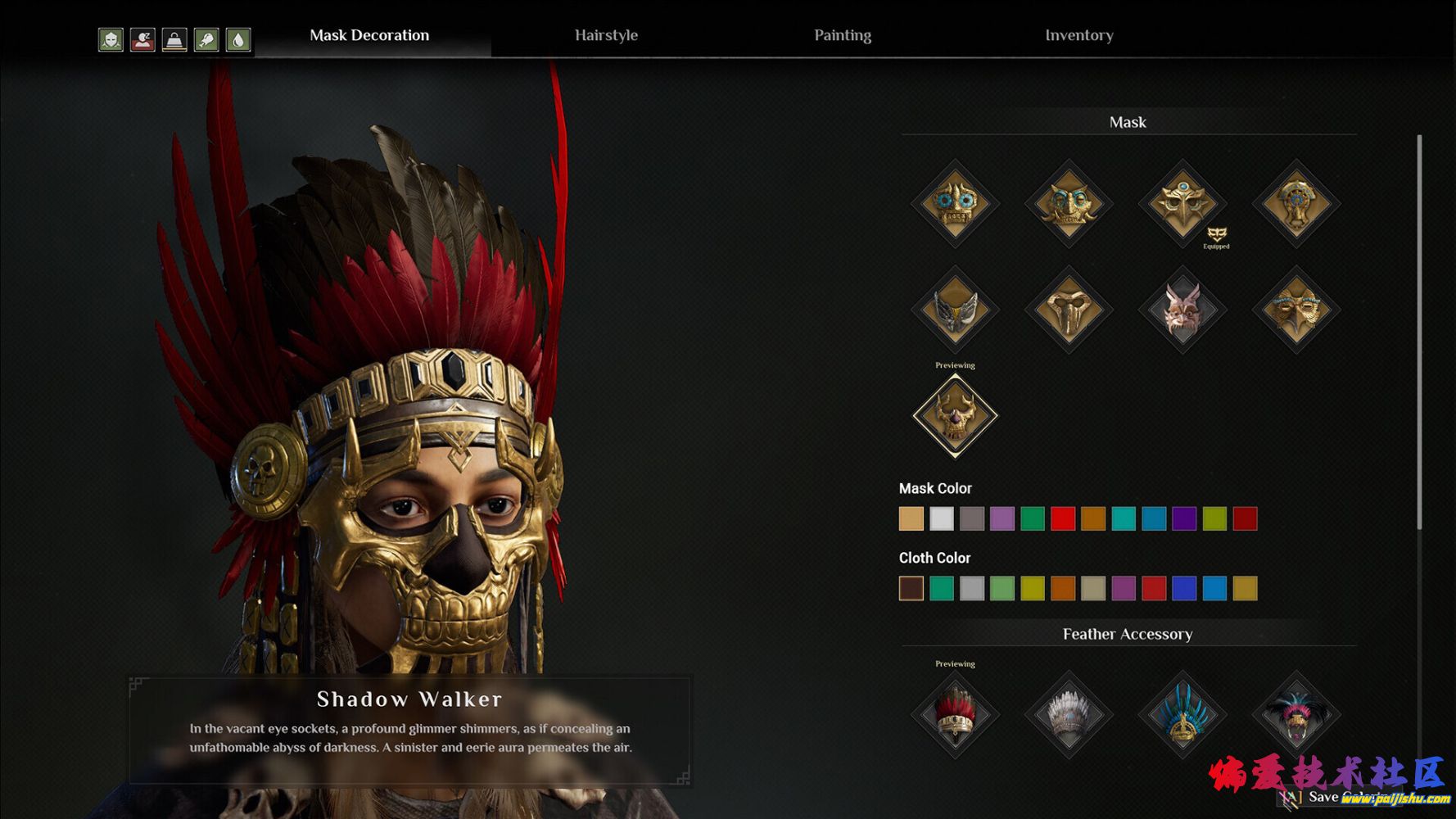Choose the purple mask color swatch

click(x=1002, y=518)
